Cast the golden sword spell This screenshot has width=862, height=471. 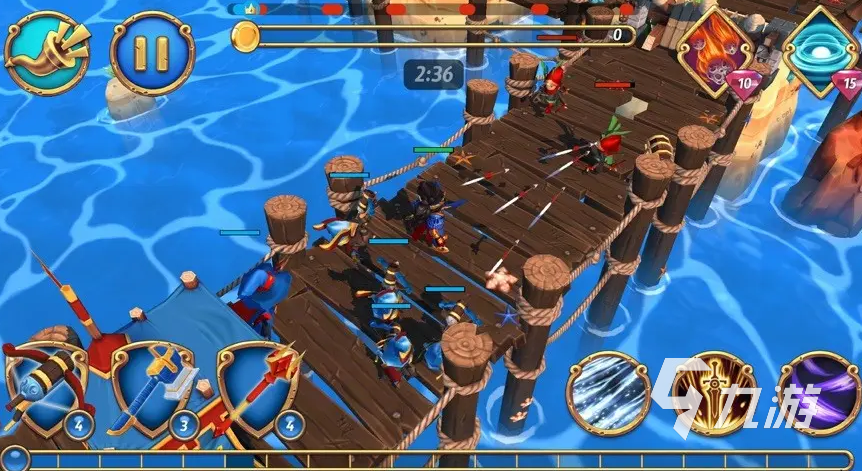tap(714, 393)
